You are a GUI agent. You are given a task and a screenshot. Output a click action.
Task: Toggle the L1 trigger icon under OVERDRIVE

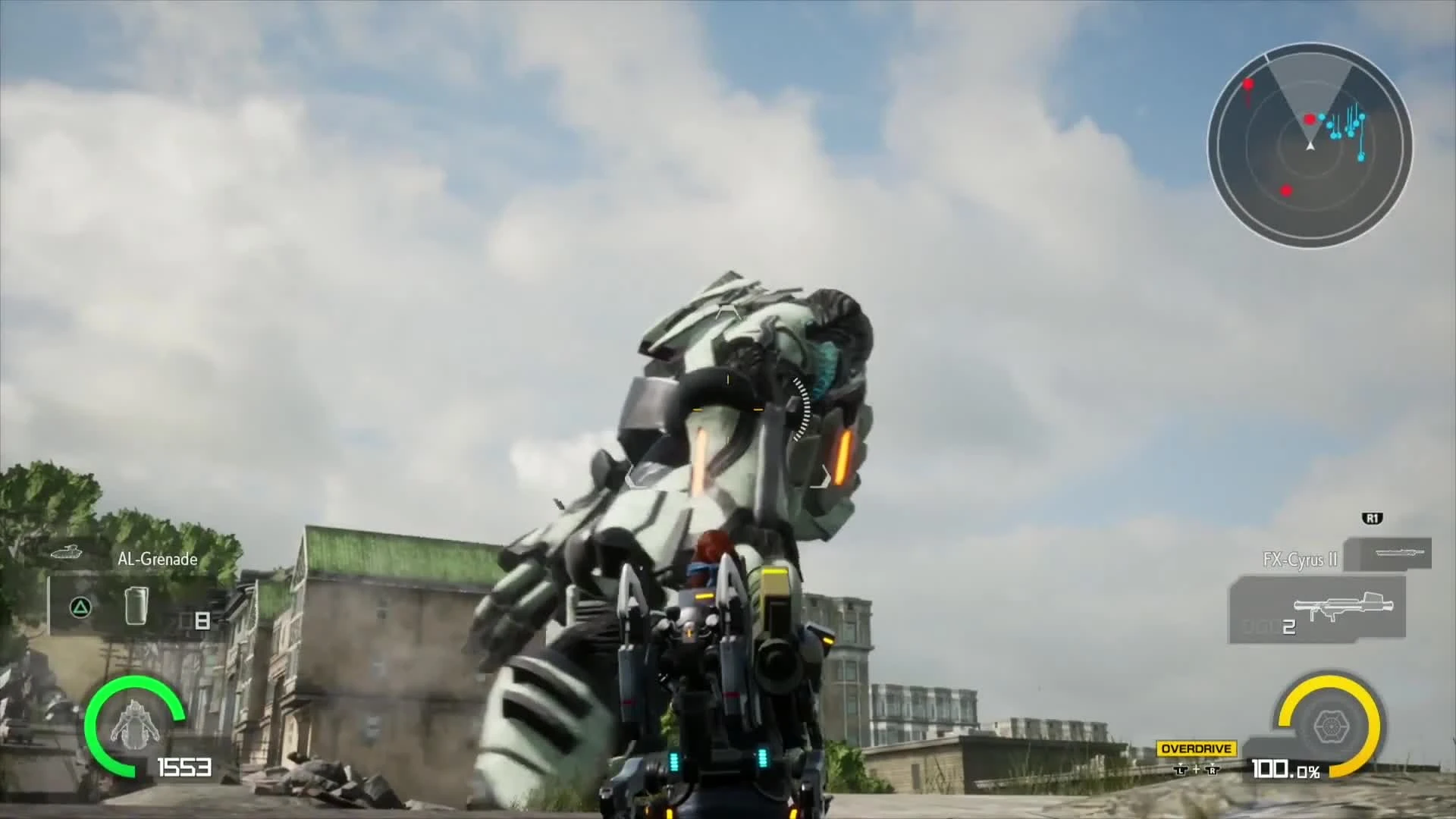coord(1181,770)
